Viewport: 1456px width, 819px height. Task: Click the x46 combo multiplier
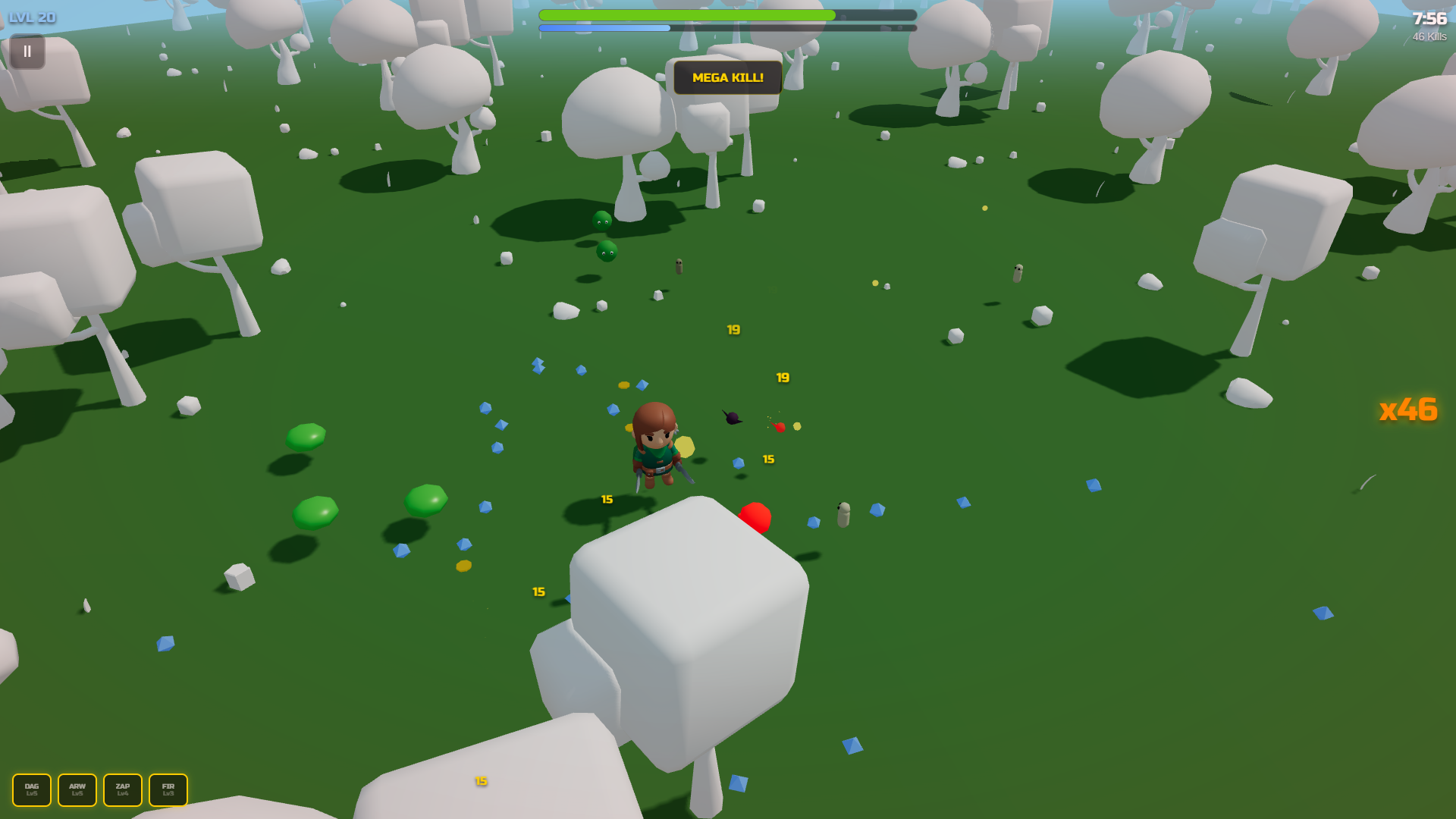point(1408,410)
